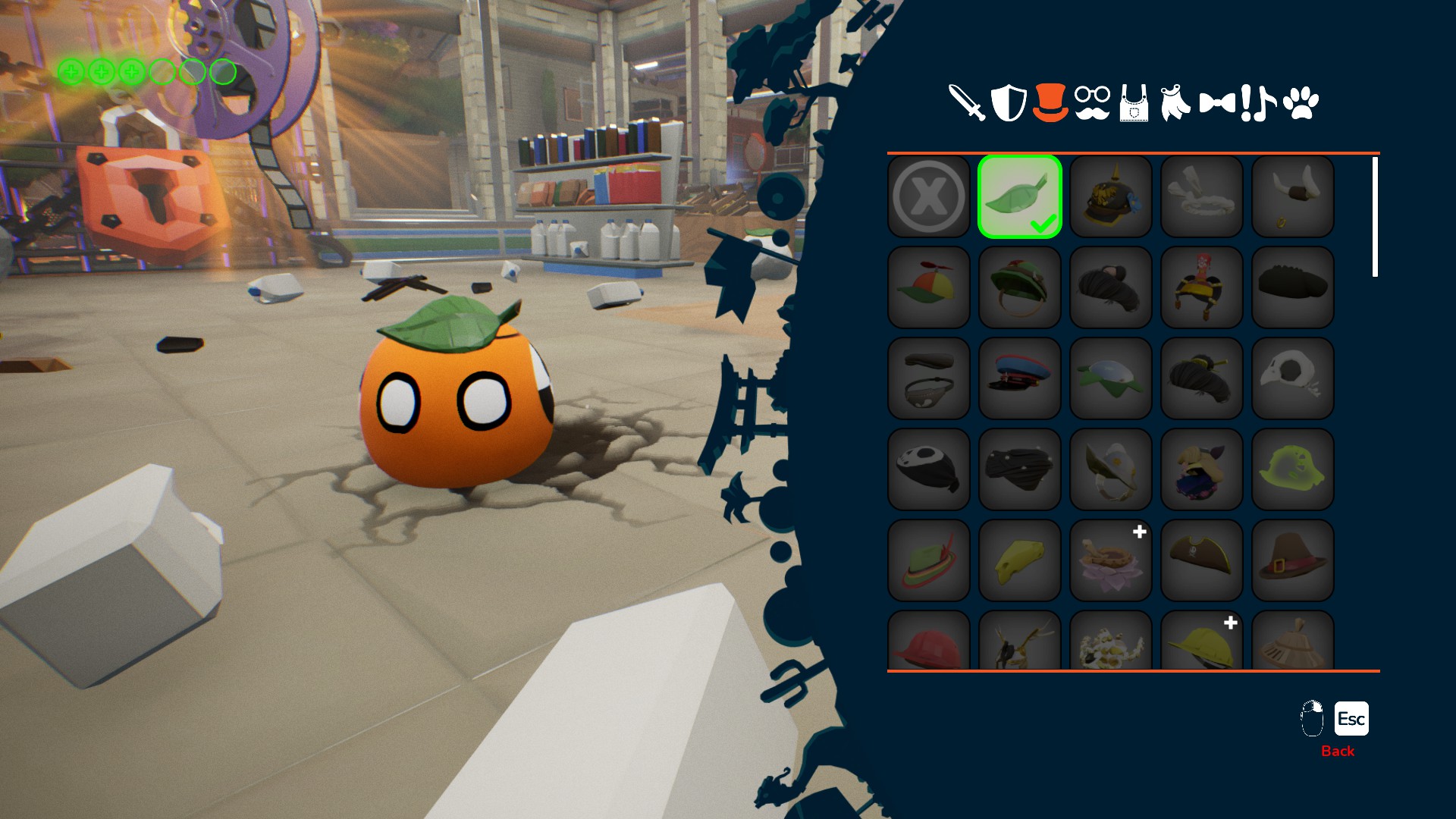Equip the bird skull mask hat
The width and height of the screenshot is (1456, 819).
(1293, 378)
